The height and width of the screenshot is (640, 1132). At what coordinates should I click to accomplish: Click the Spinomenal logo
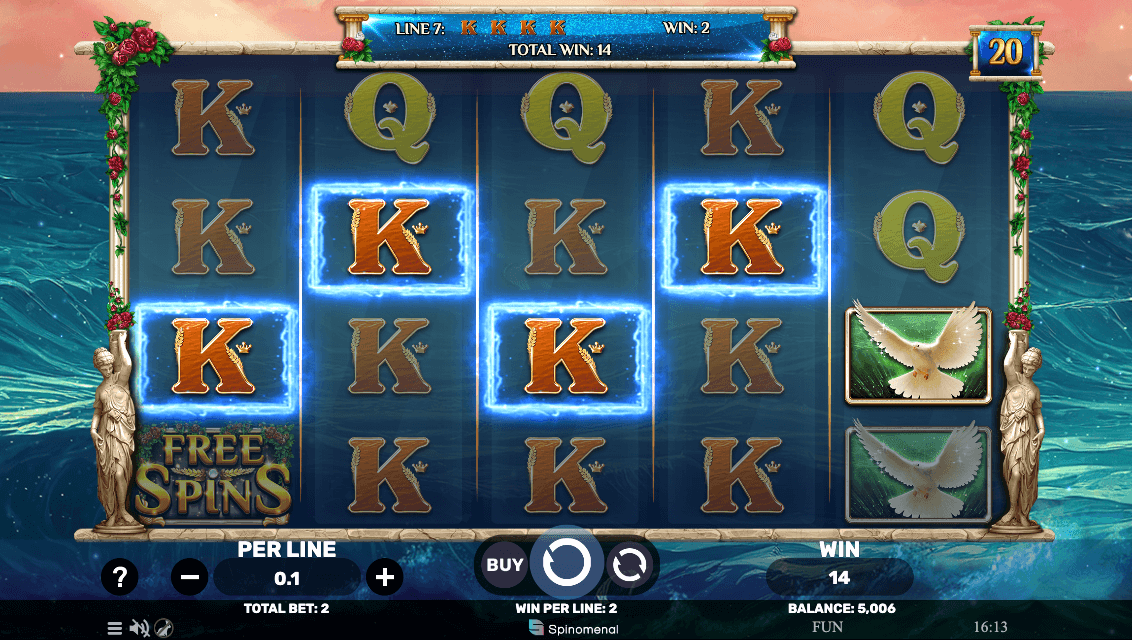pos(573,629)
